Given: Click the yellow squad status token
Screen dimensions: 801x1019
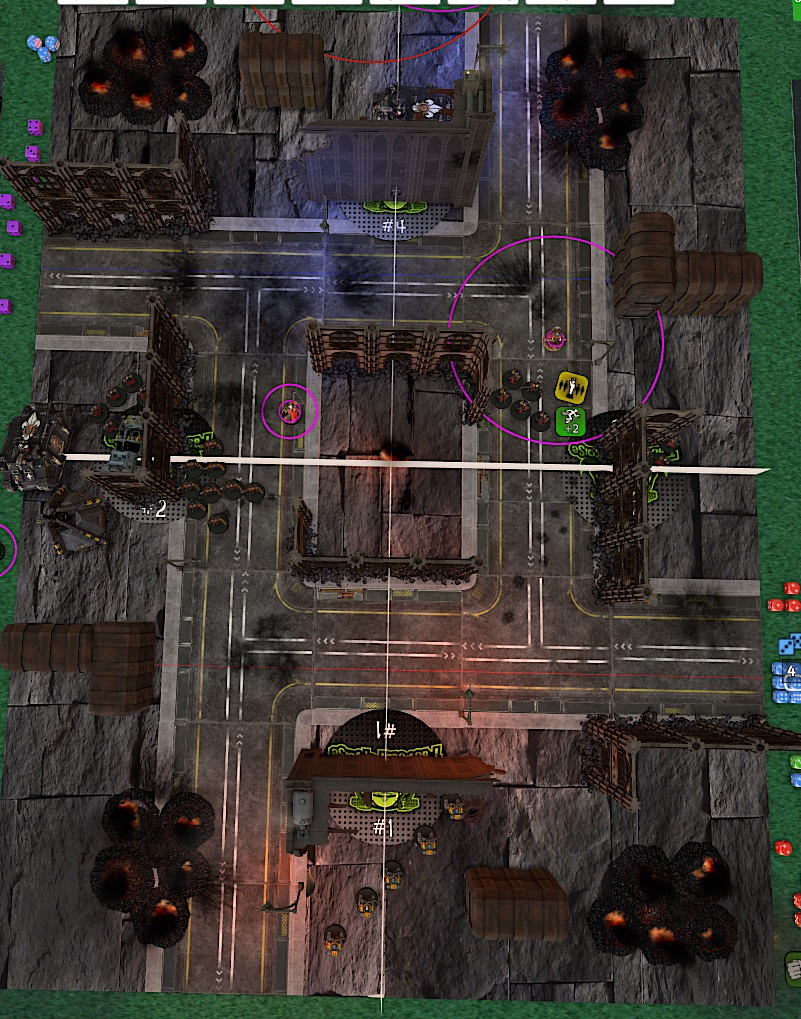Looking at the screenshot, I should [x=572, y=386].
